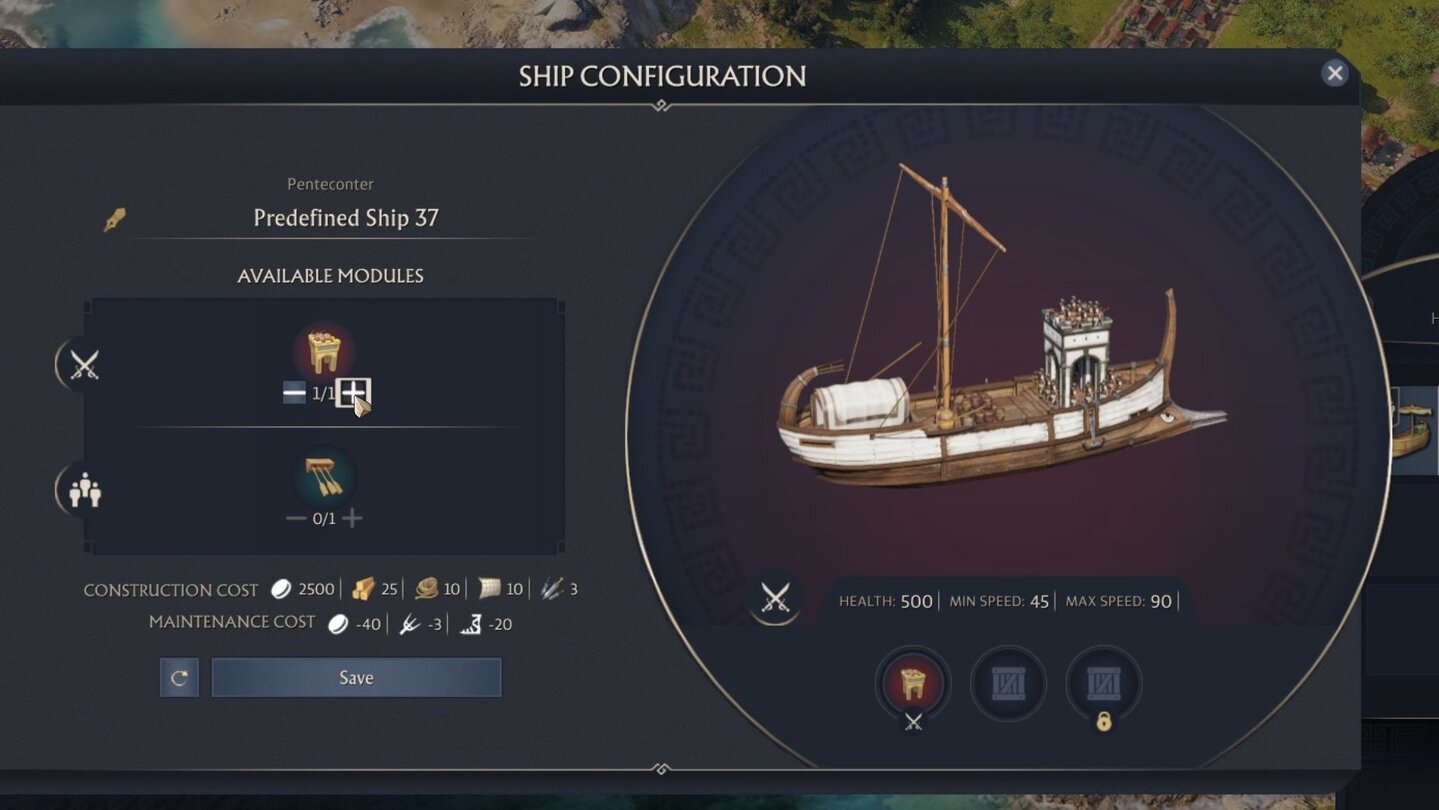Image resolution: width=1439 pixels, height=810 pixels.
Task: Choose the oars module icon in available modules
Action: 324,477
